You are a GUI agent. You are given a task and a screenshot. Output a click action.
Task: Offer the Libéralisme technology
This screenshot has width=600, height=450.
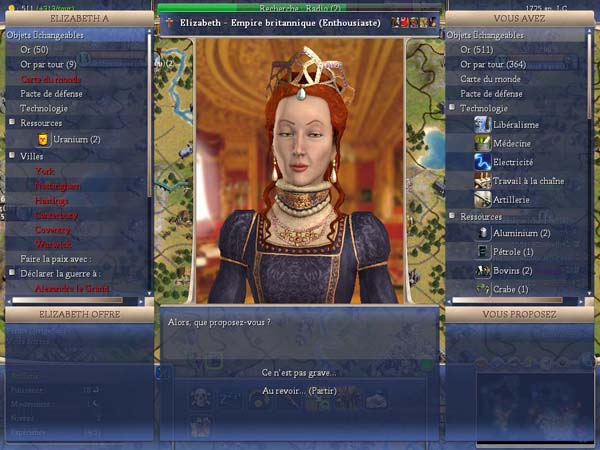515,125
